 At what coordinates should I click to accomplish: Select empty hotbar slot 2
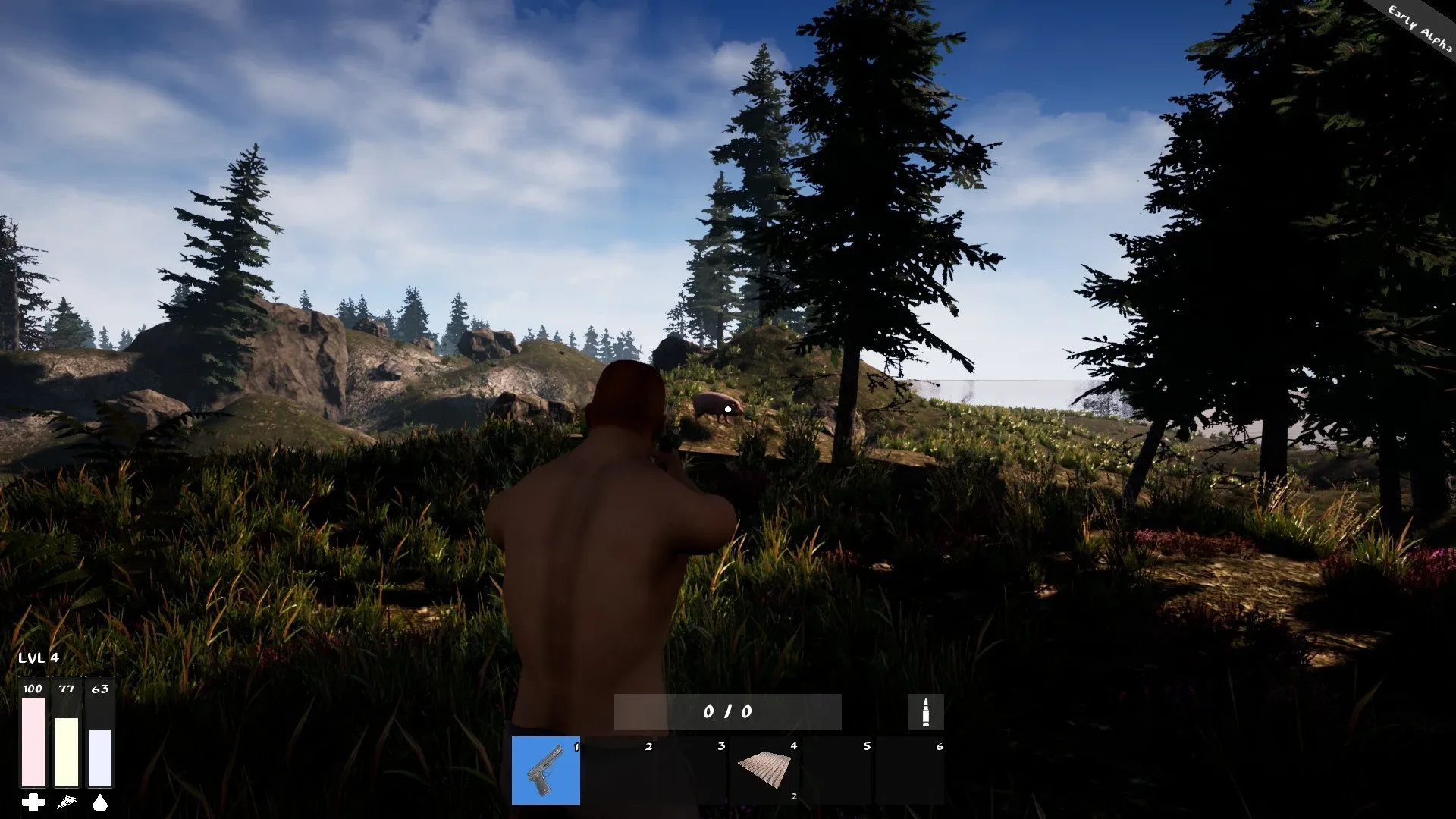coord(618,770)
